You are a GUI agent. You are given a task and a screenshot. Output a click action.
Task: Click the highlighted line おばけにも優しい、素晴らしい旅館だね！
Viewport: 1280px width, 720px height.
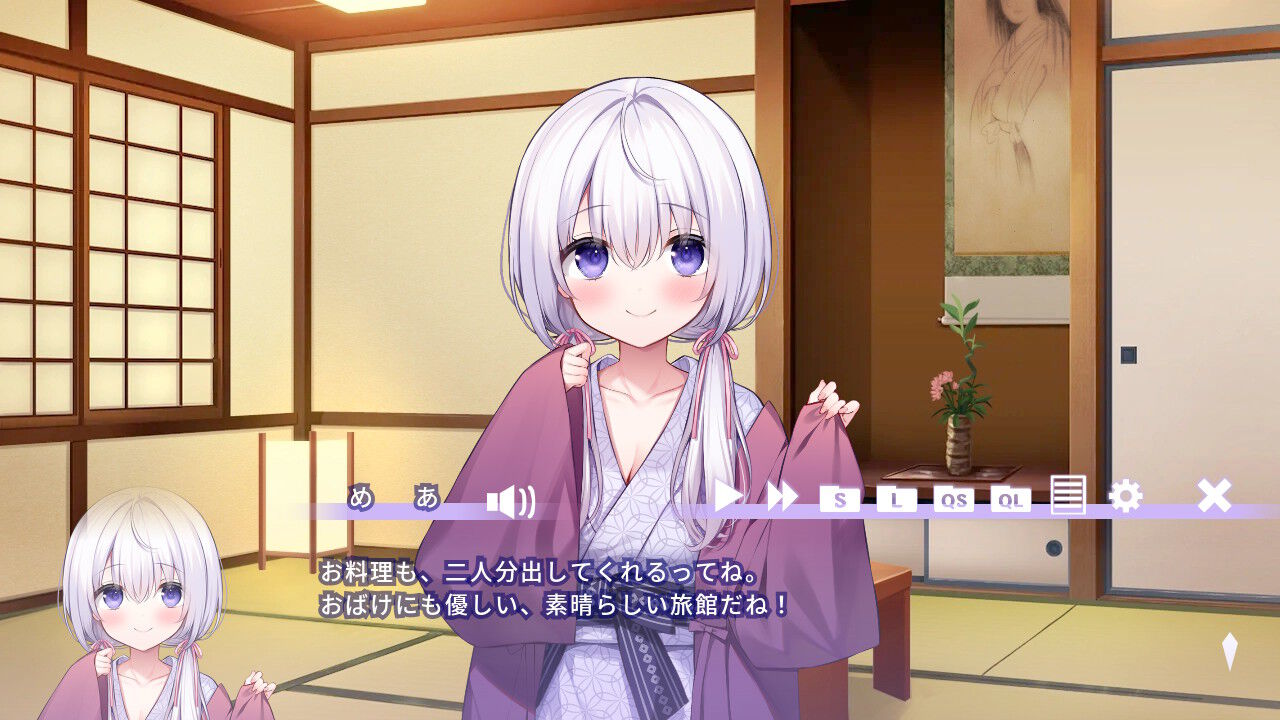point(554,601)
